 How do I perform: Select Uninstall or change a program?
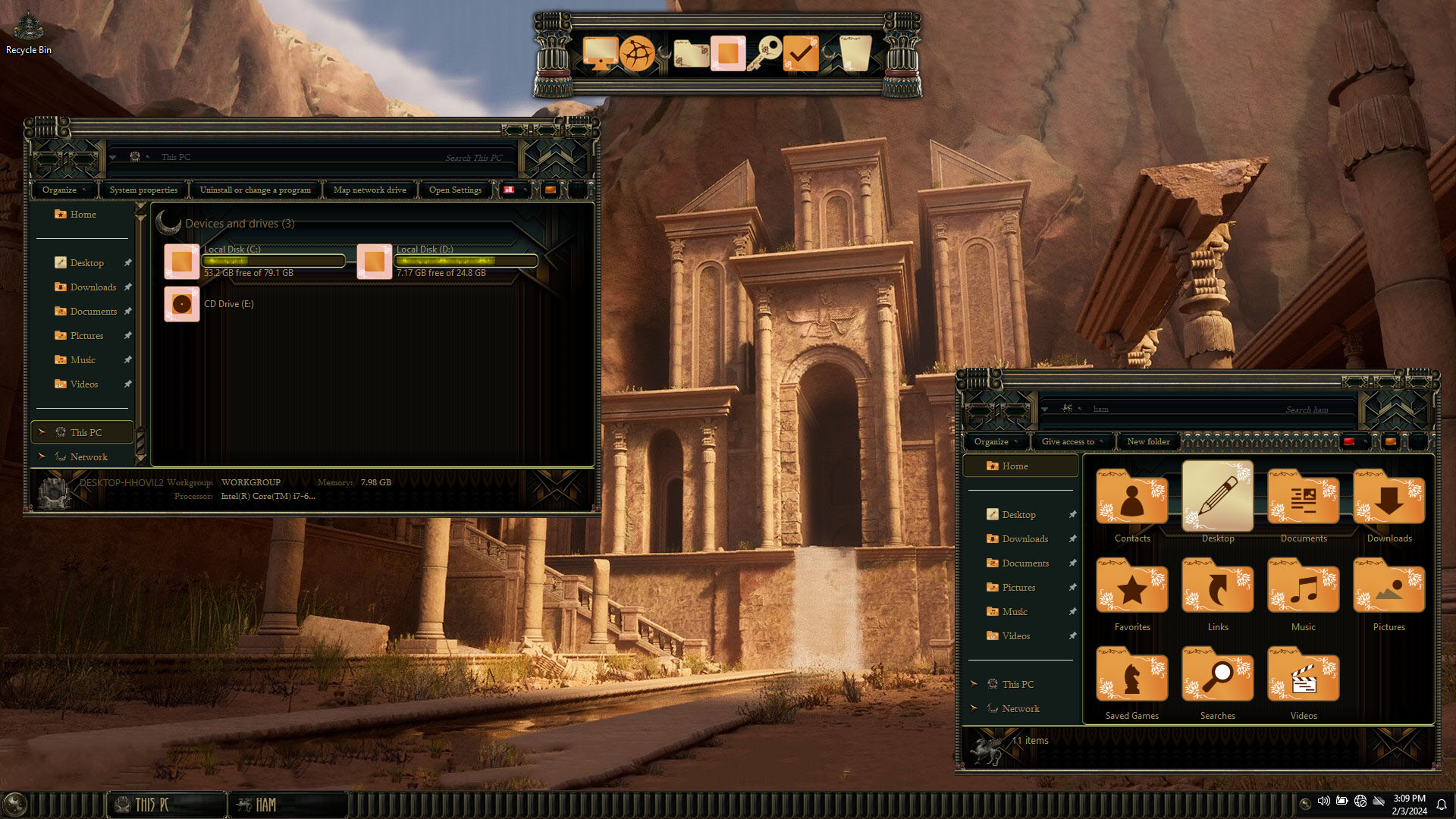[x=255, y=190]
